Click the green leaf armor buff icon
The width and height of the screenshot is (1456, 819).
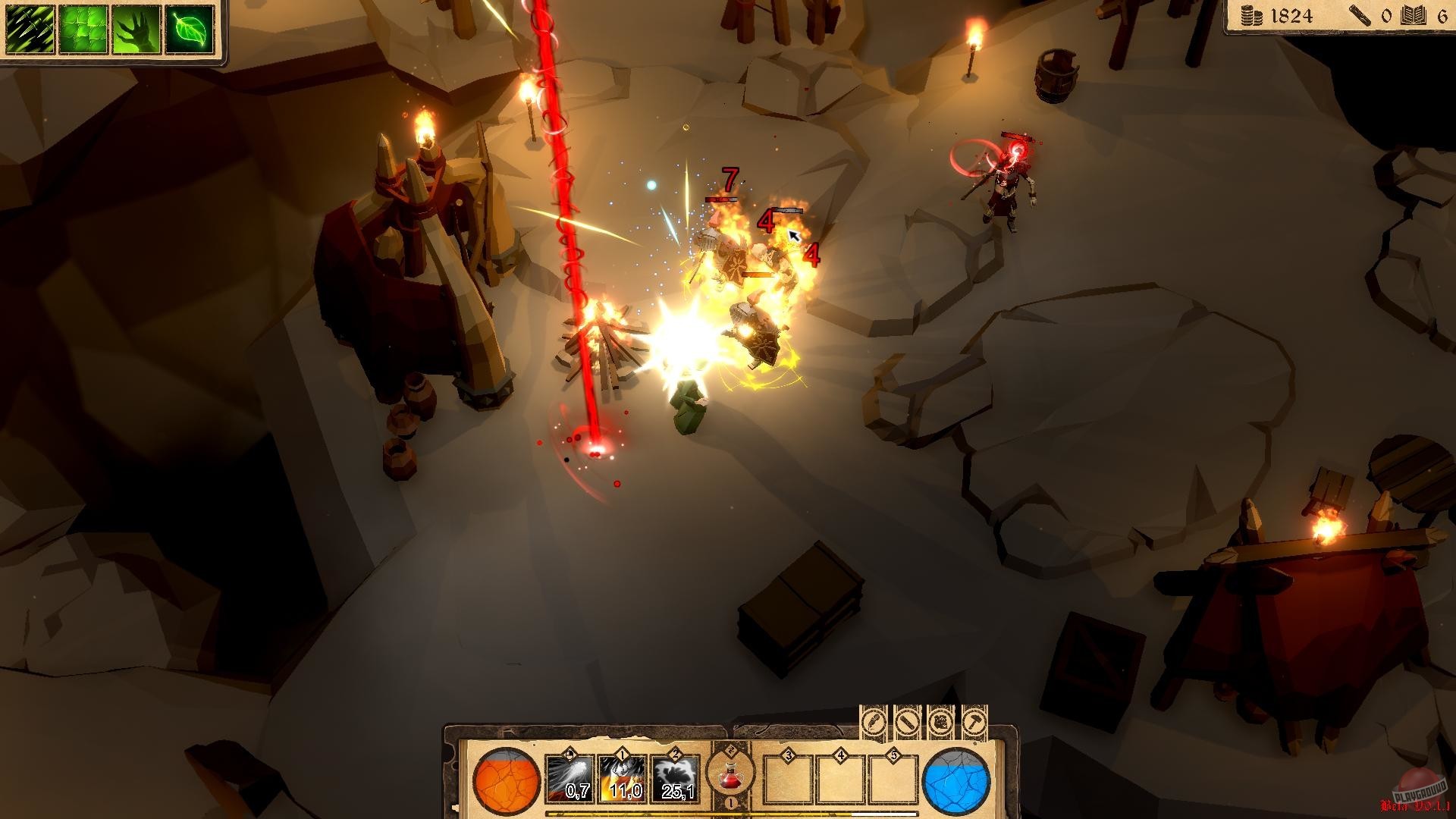click(x=83, y=30)
